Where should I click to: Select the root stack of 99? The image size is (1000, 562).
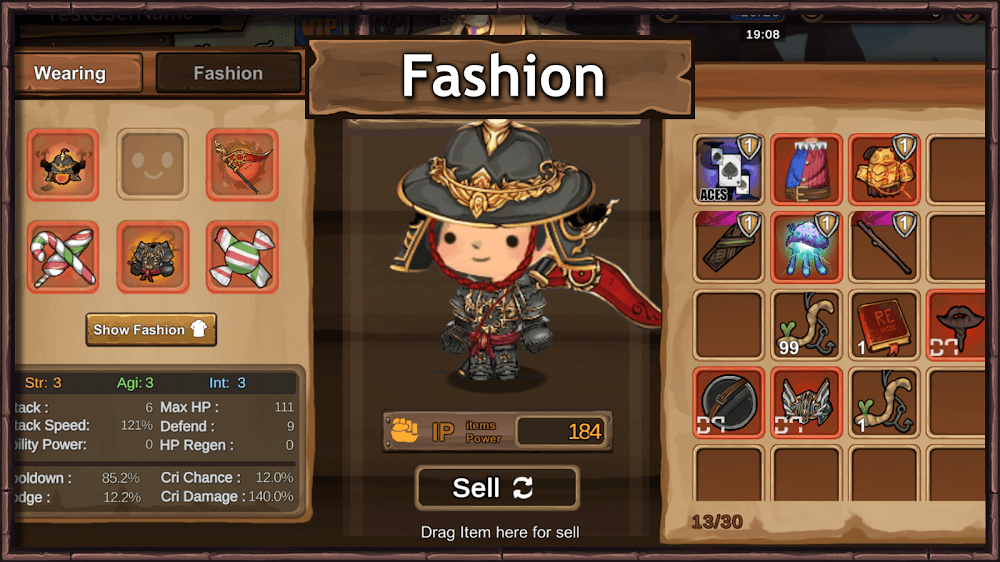[807, 324]
